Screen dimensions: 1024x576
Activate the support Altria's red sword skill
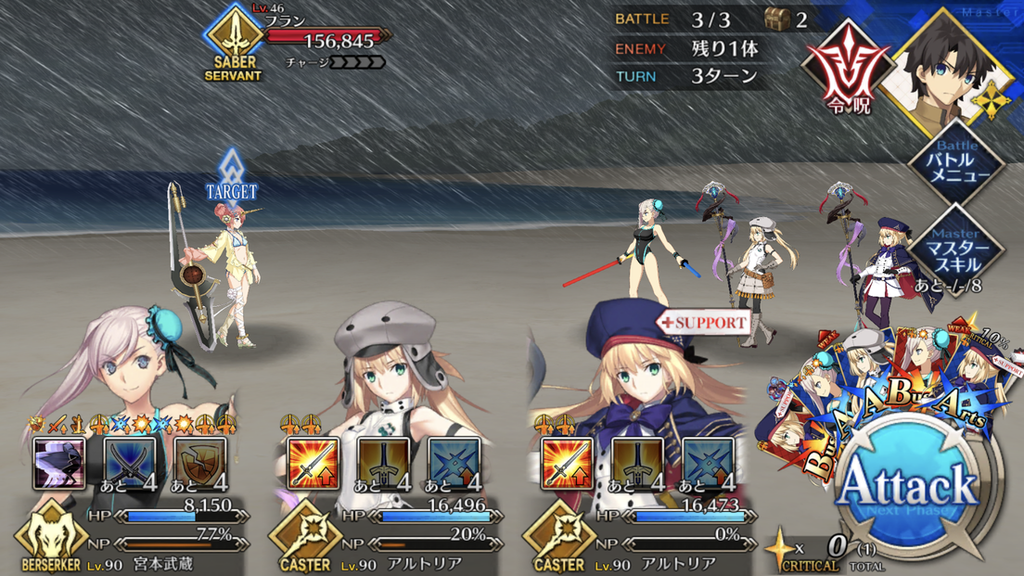[x=566, y=462]
